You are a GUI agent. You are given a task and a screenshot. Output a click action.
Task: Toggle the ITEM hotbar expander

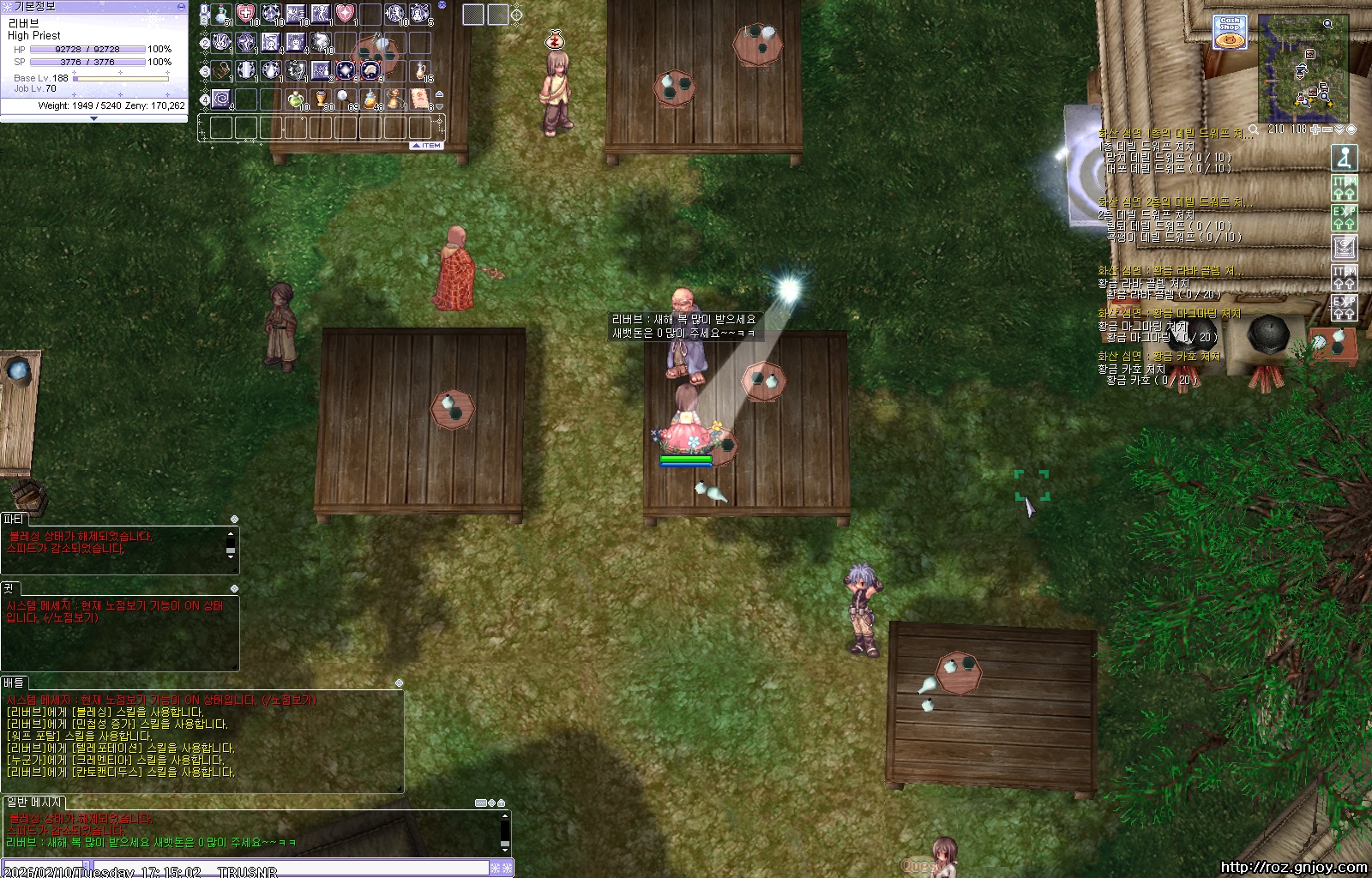(x=426, y=146)
